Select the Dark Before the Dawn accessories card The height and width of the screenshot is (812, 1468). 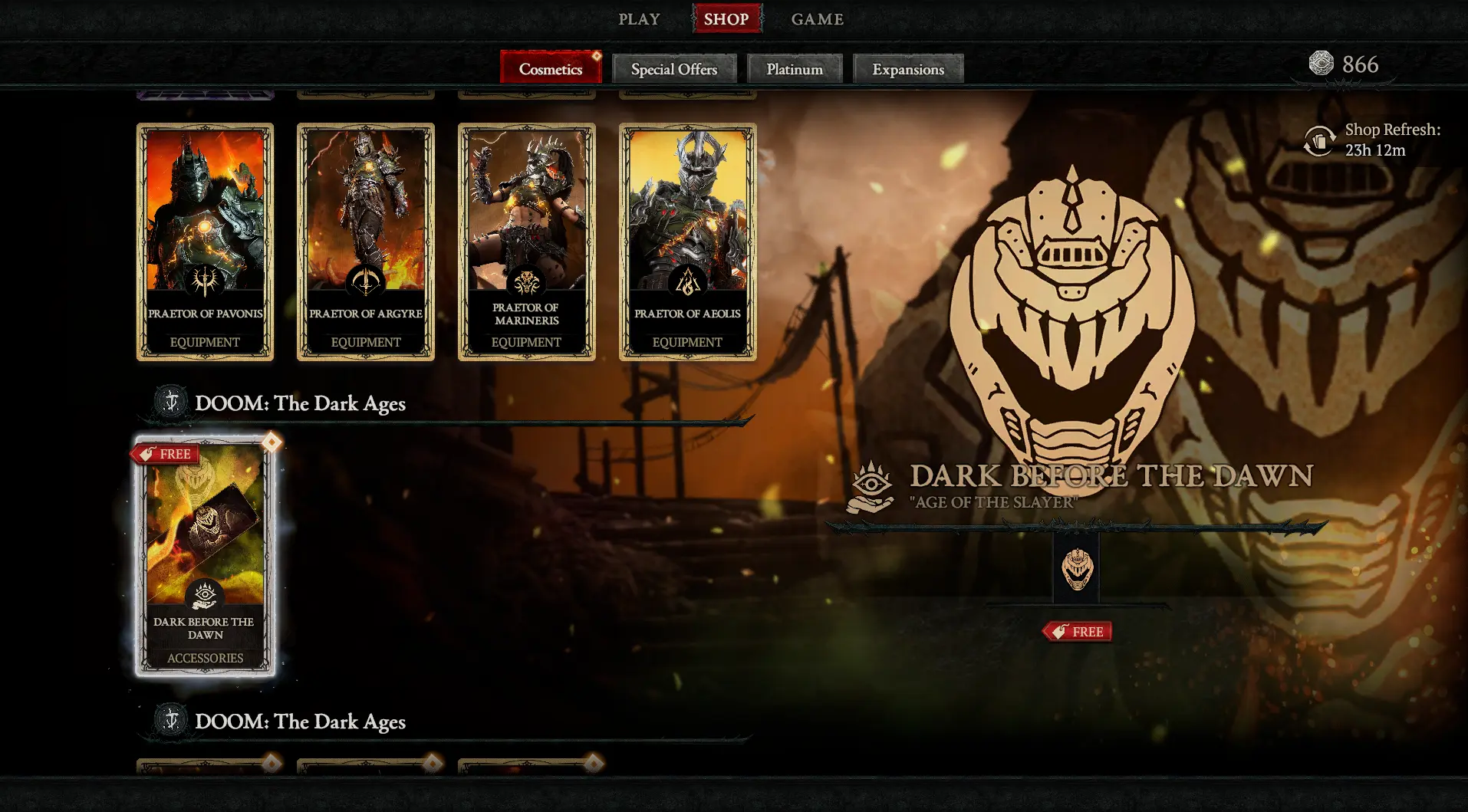click(205, 557)
